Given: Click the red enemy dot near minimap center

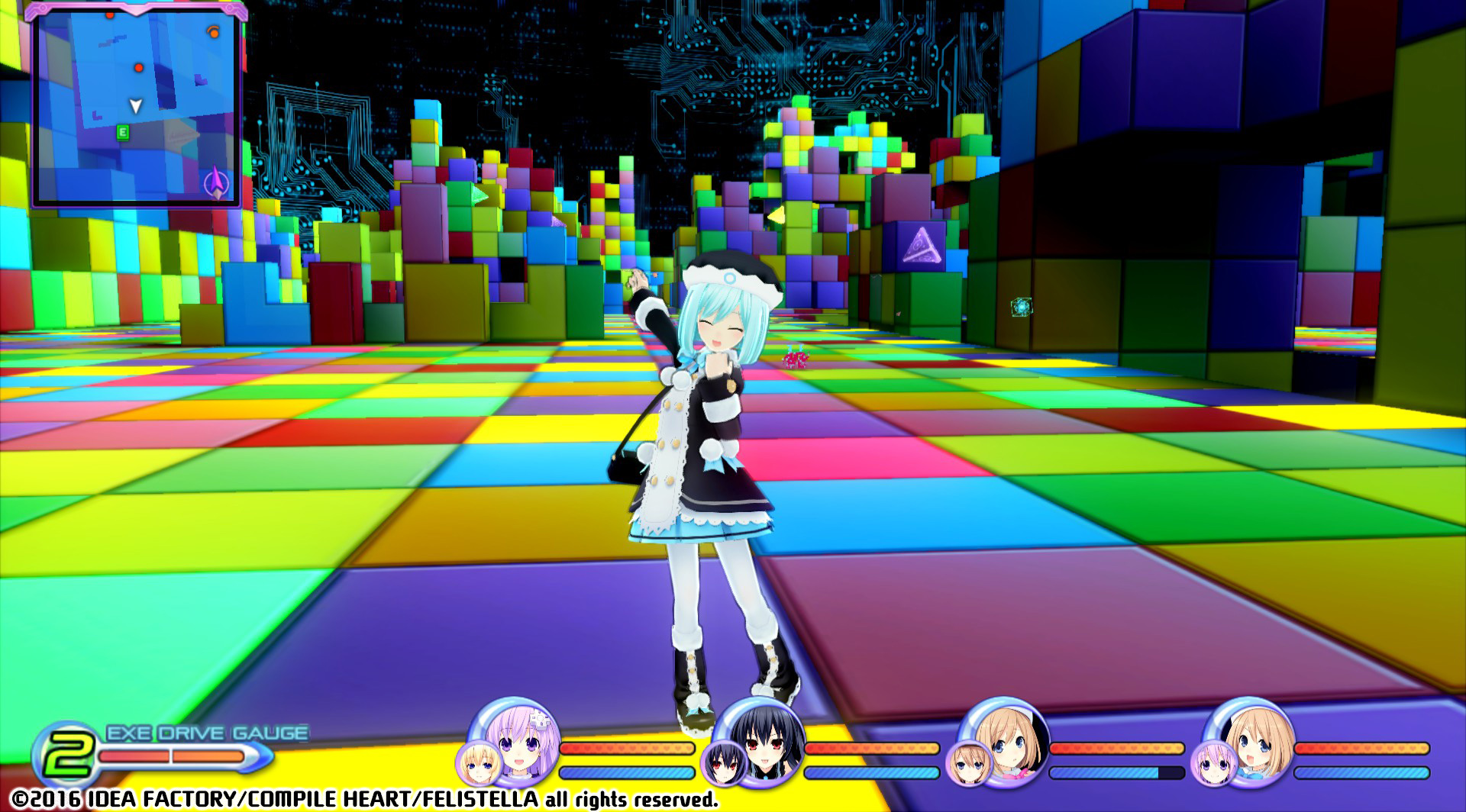Looking at the screenshot, I should click(139, 66).
